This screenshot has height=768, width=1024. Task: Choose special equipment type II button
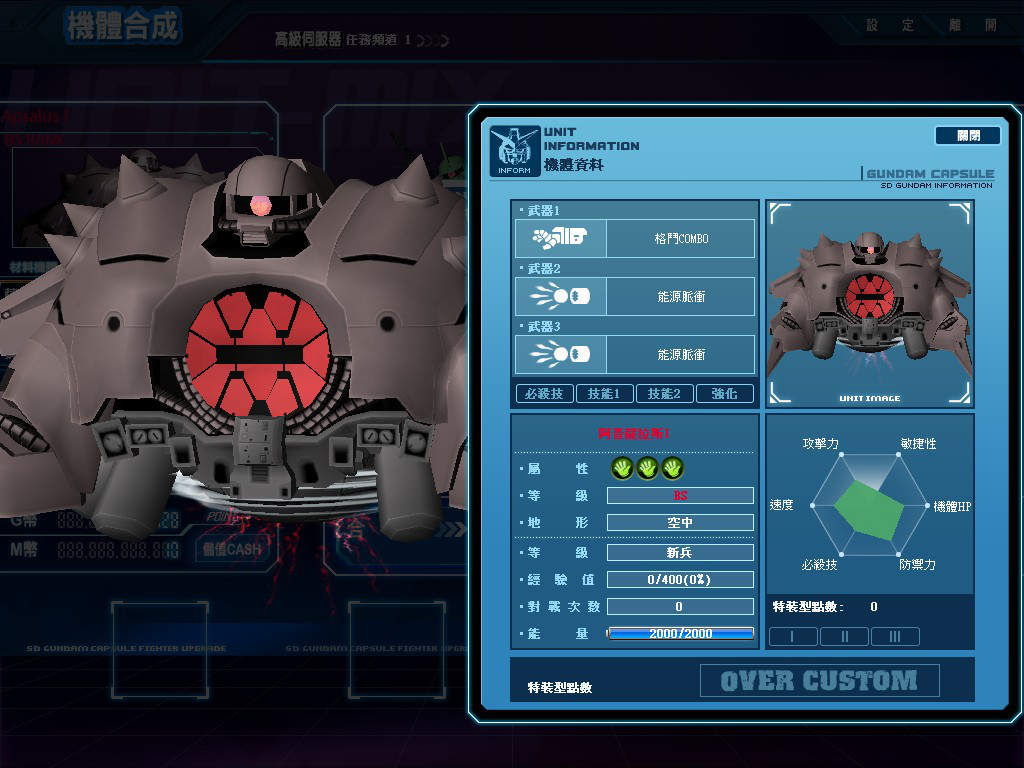click(844, 636)
